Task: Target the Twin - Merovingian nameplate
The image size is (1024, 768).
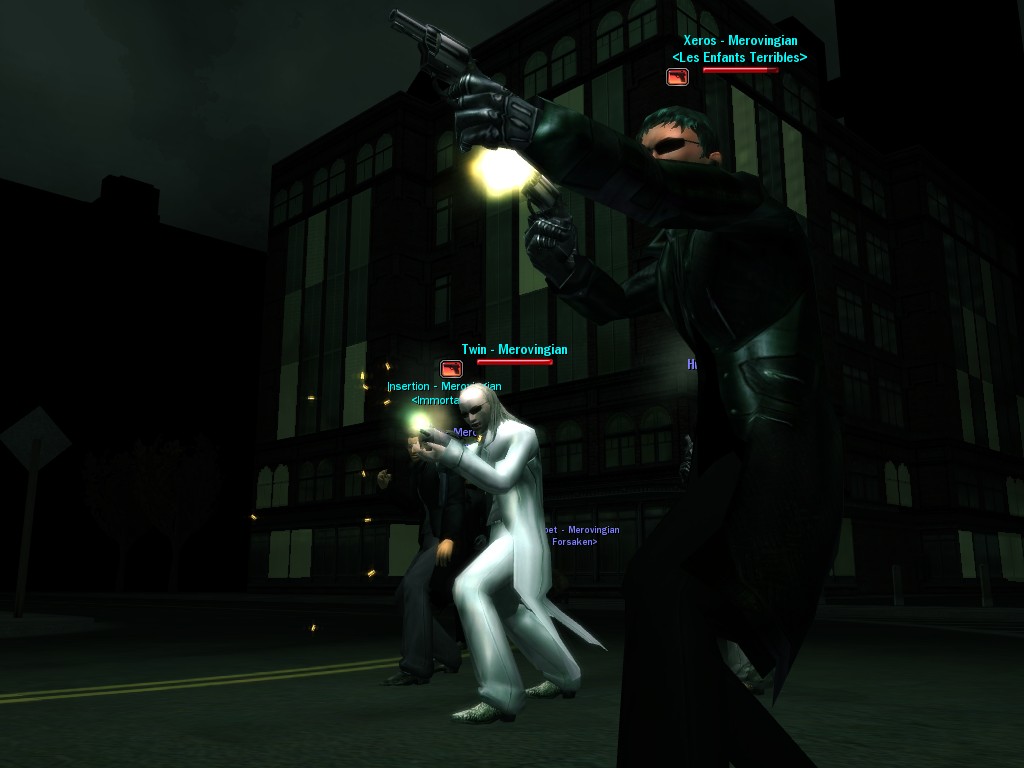Action: click(x=514, y=350)
